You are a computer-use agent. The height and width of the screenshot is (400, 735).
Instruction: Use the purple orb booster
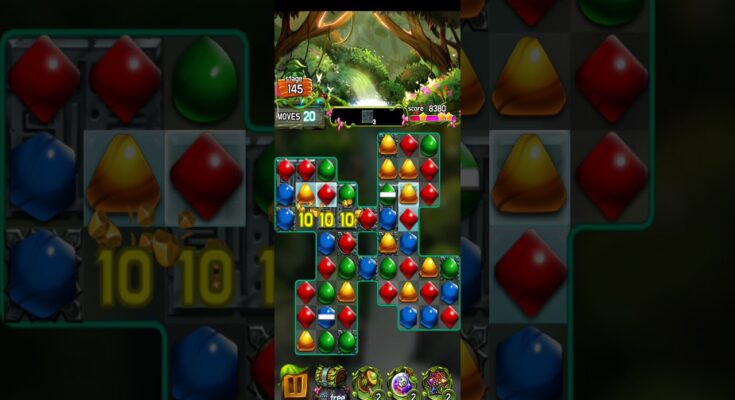pos(402,382)
